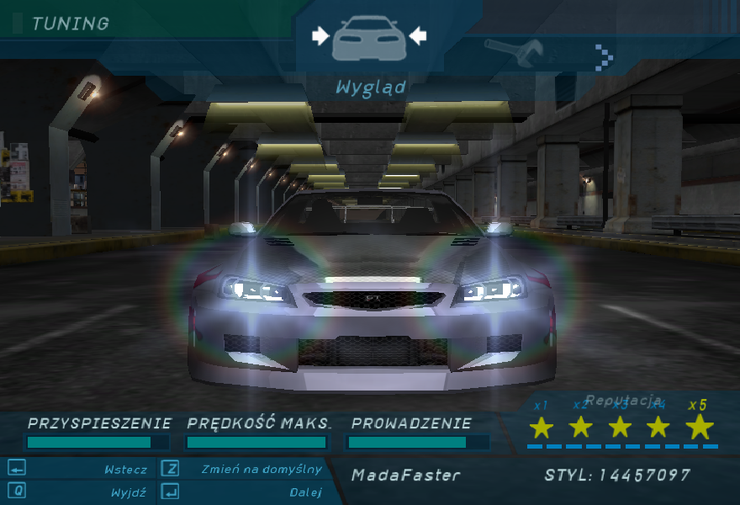Continue with the Dalej option
Viewport: 740px width, 505px height.
[305, 492]
